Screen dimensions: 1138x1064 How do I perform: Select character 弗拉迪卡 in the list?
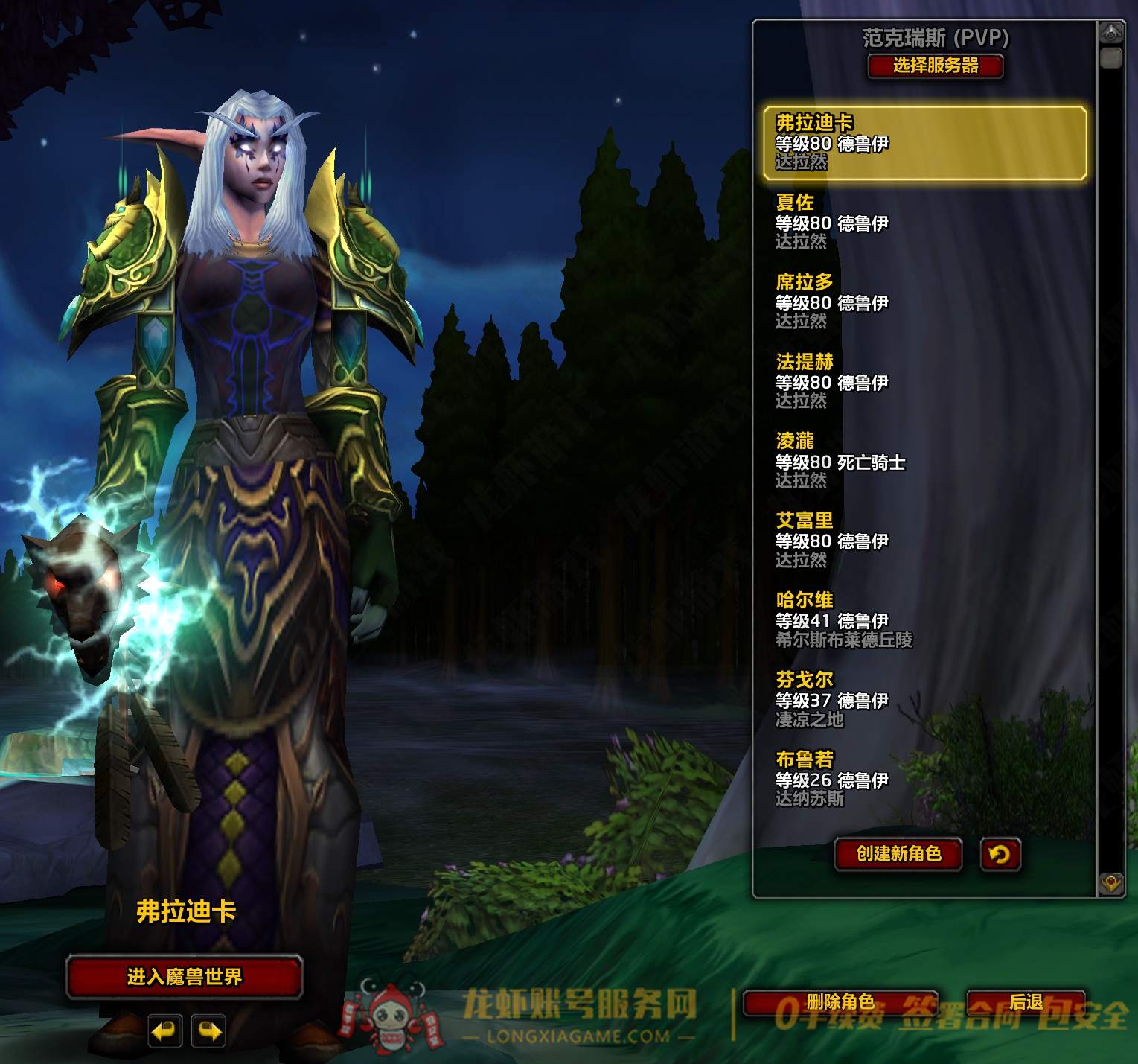[924, 142]
